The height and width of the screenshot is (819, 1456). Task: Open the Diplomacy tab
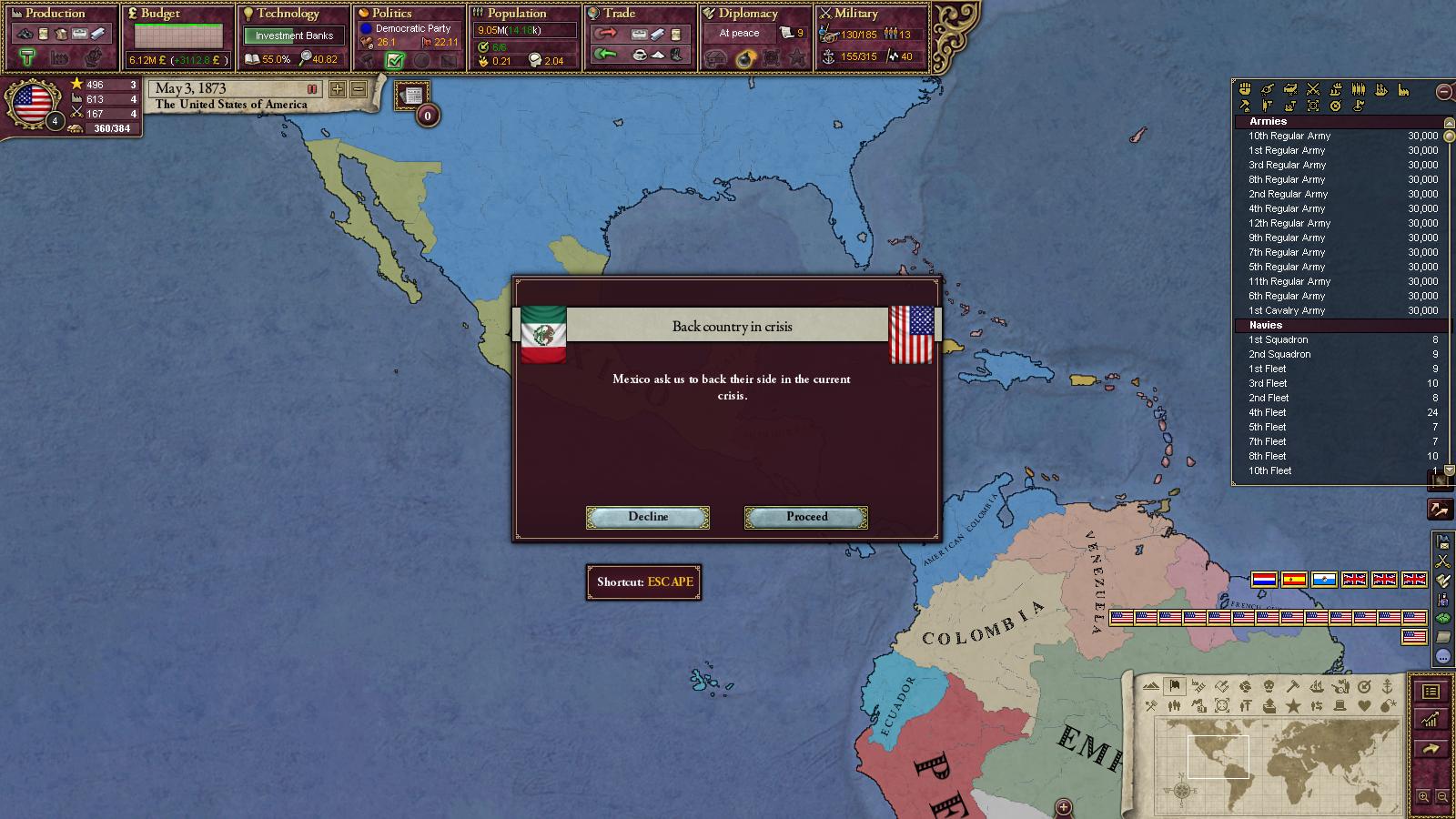pos(748,14)
